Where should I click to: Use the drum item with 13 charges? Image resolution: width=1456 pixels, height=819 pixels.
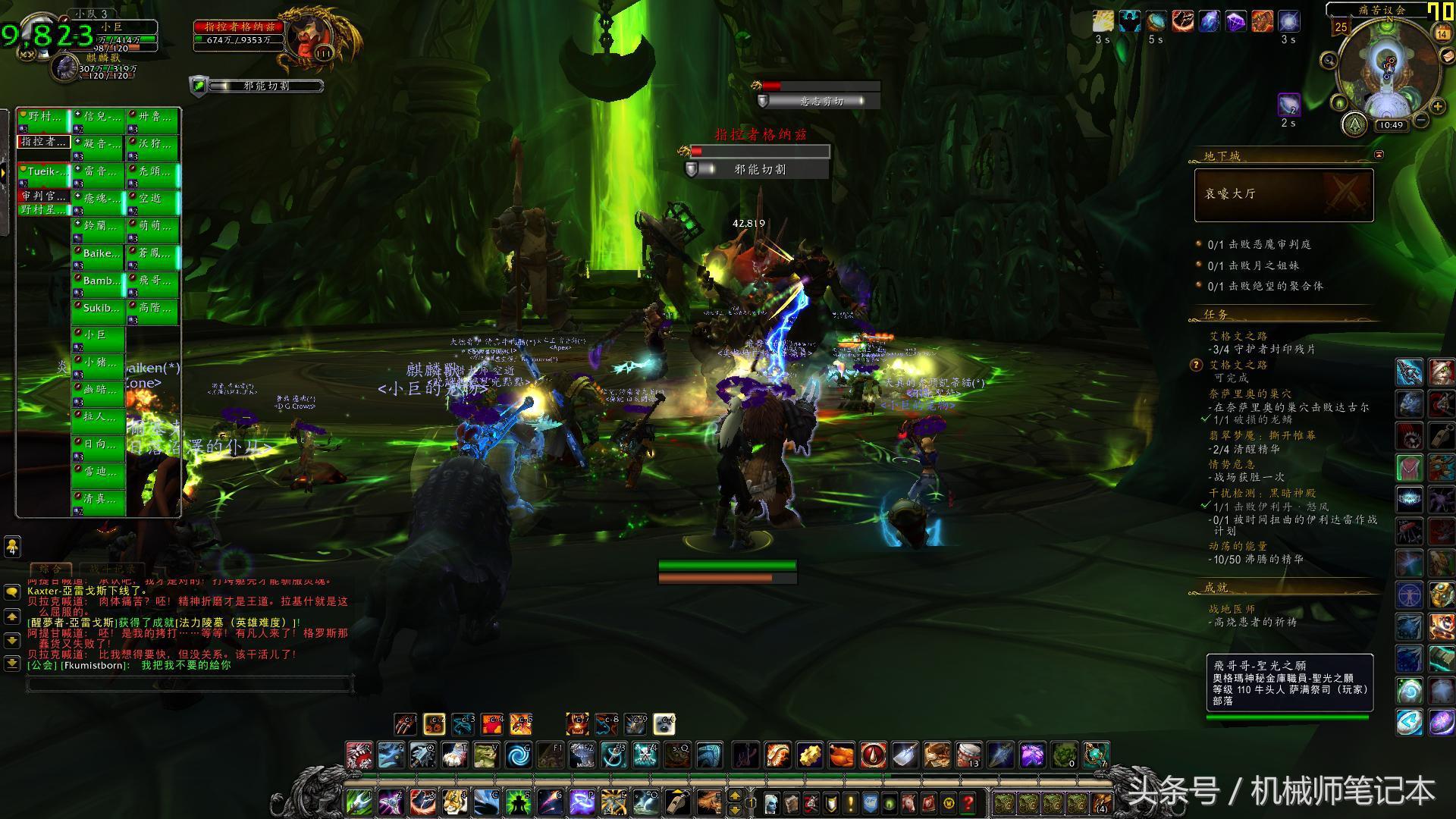[968, 756]
